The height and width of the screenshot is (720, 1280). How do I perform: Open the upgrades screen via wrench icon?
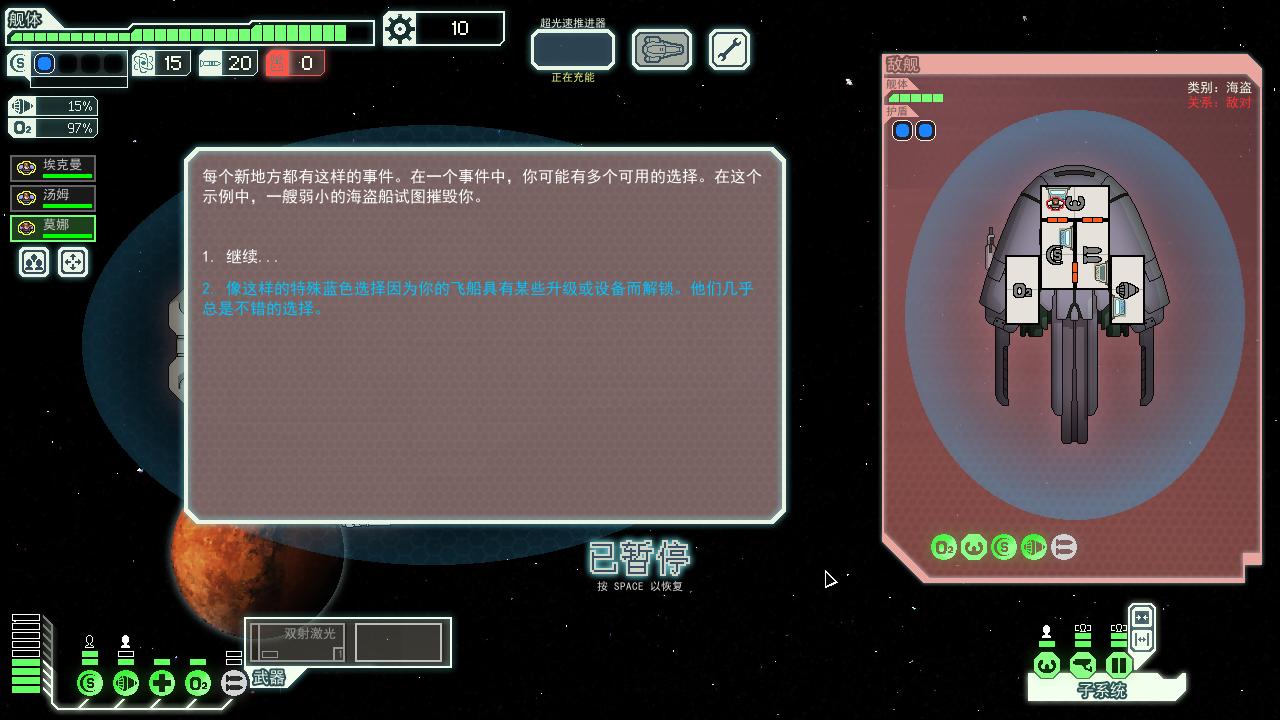pos(729,48)
